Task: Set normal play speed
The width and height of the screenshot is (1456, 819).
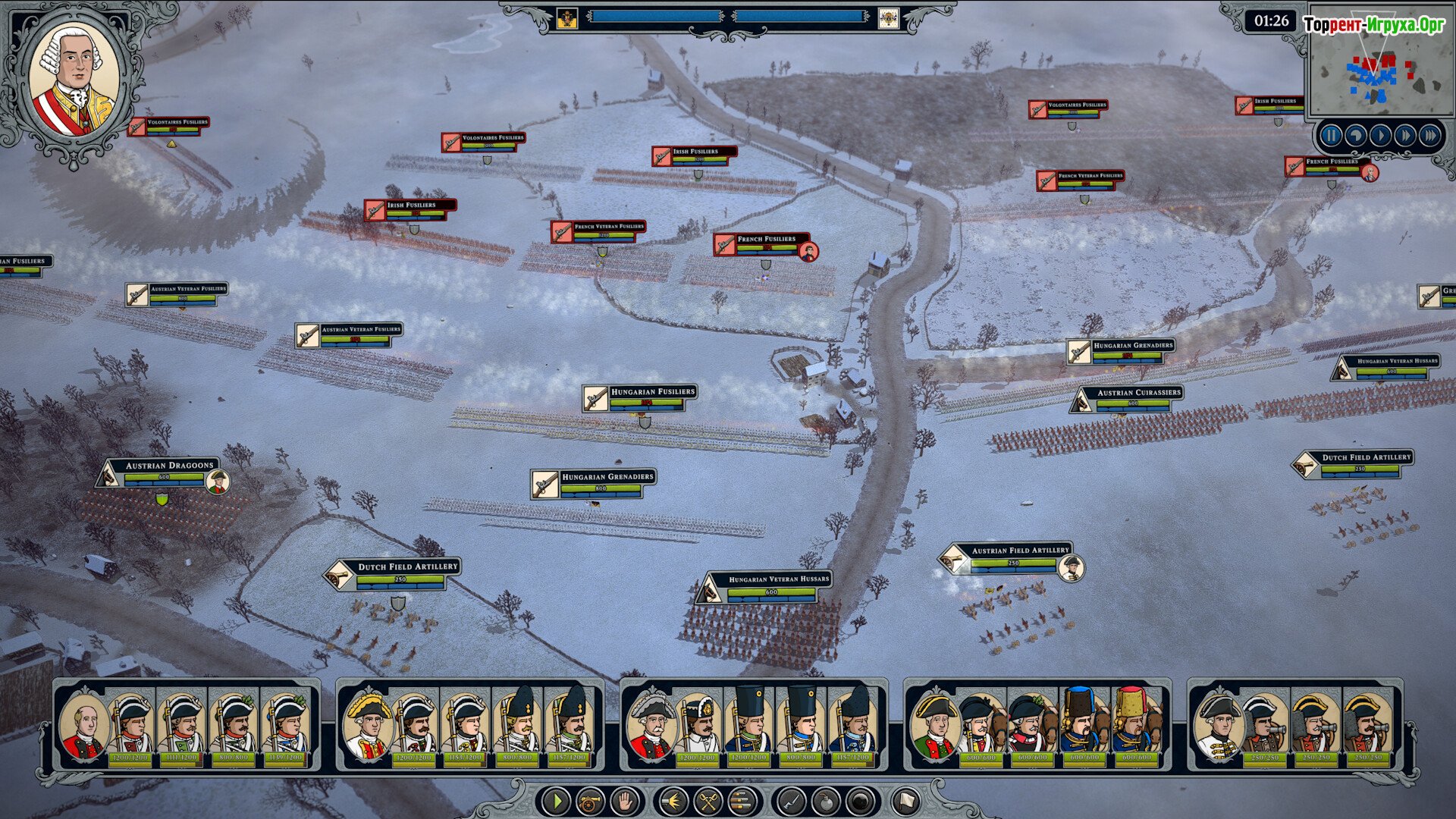Action: click(1381, 136)
